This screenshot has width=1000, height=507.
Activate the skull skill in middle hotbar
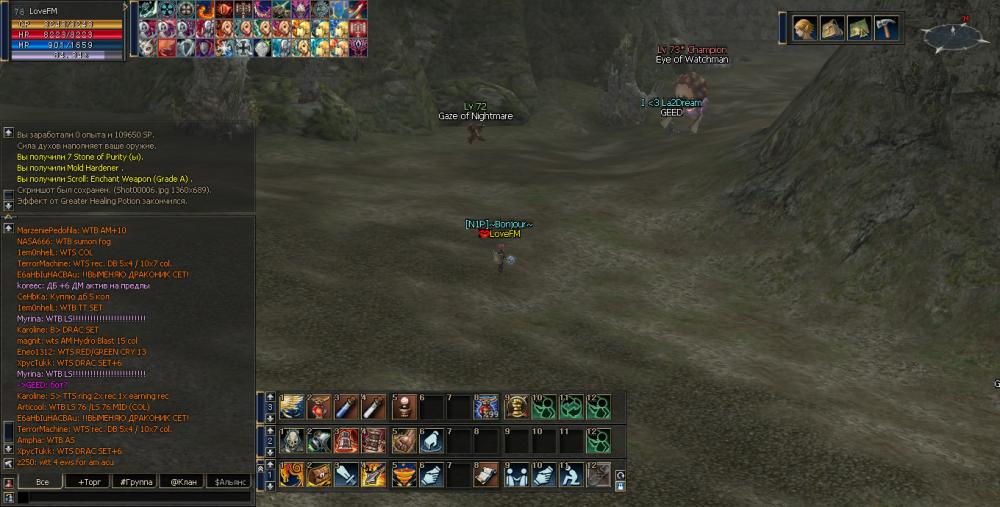coord(291,440)
